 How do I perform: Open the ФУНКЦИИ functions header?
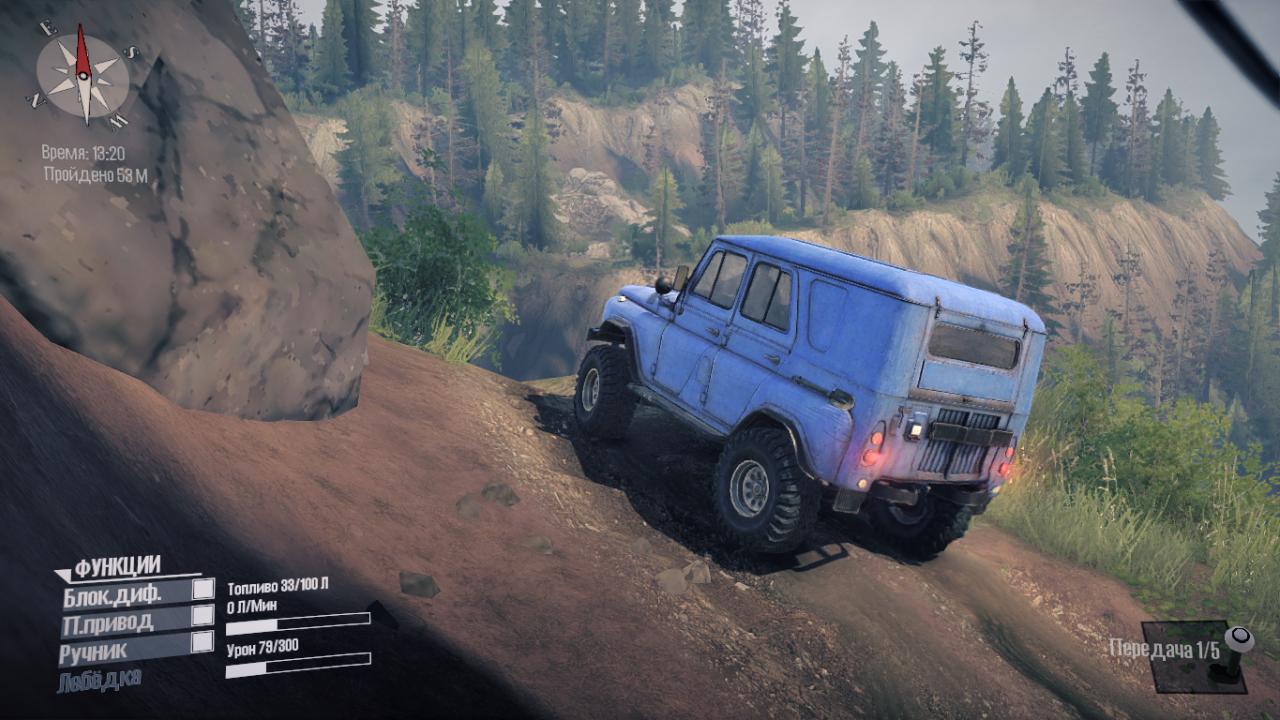coord(117,567)
